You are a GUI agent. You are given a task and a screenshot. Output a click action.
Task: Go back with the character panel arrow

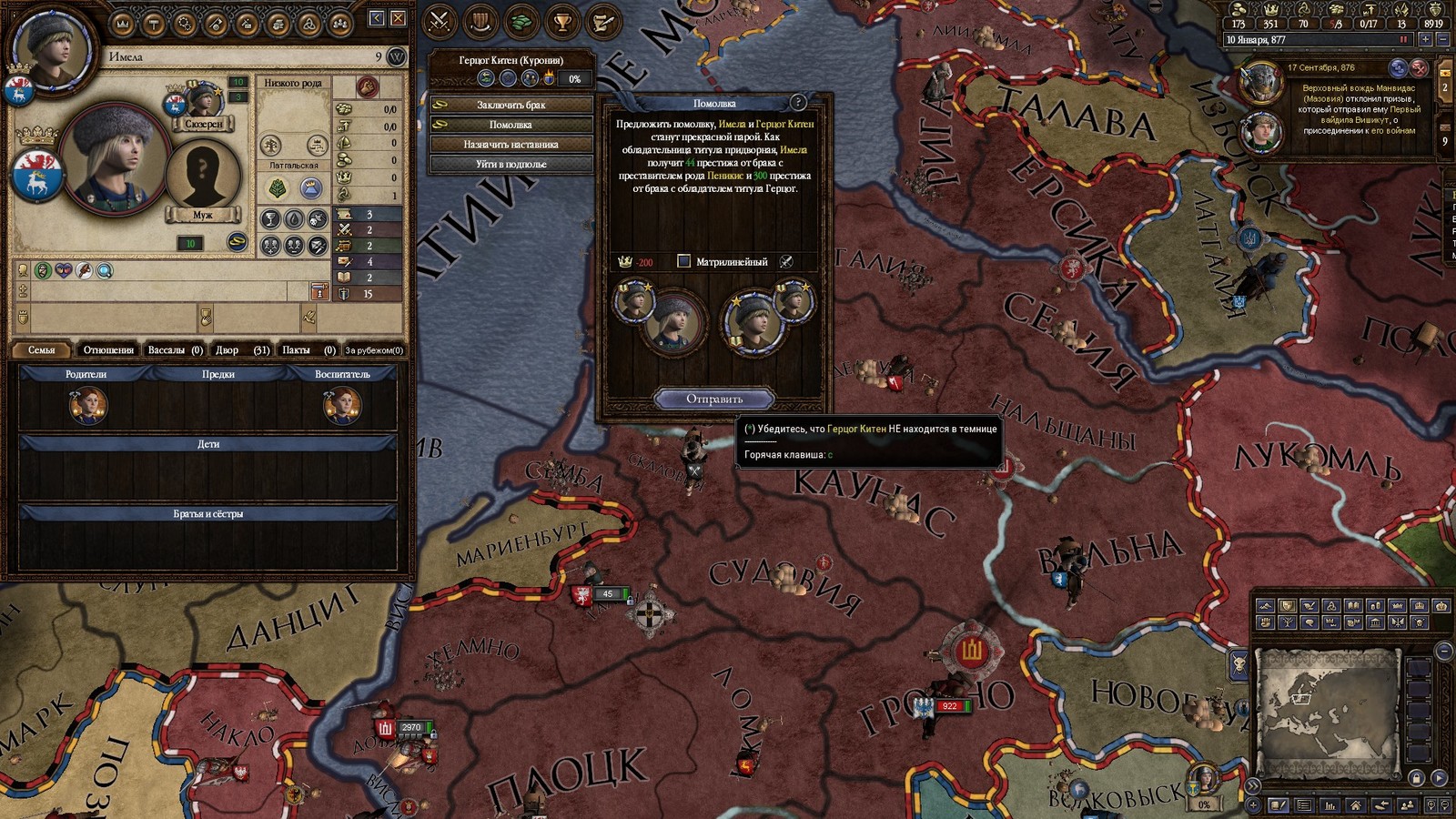(x=377, y=18)
